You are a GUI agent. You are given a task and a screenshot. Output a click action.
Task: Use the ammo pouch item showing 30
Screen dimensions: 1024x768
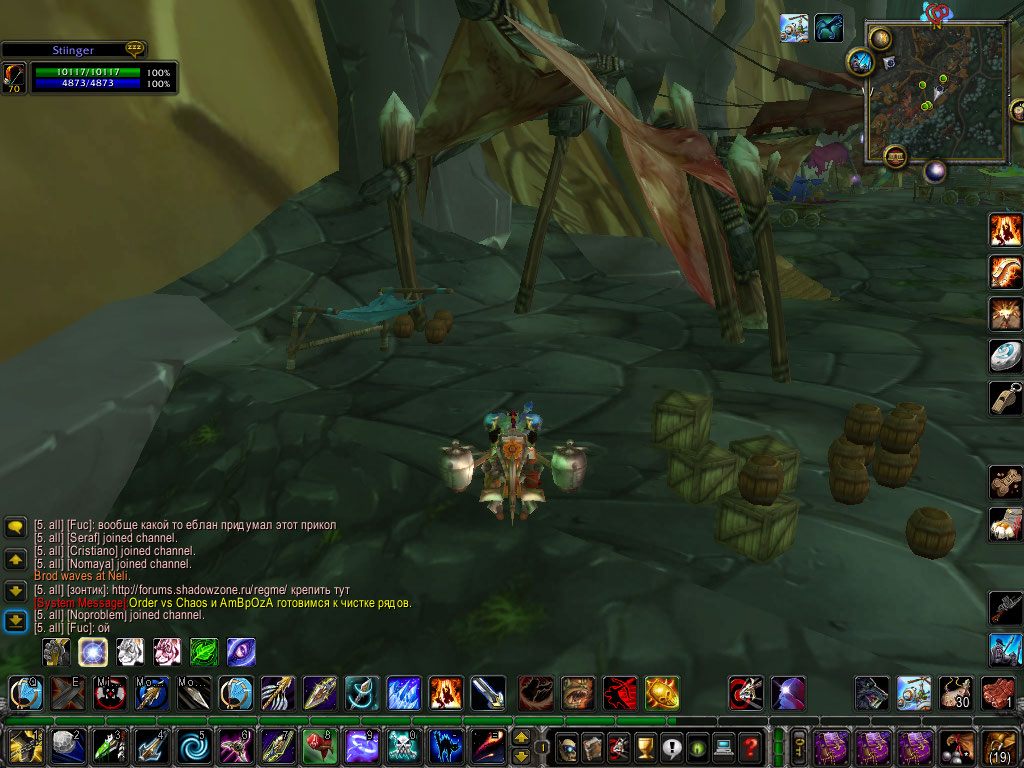click(x=955, y=692)
